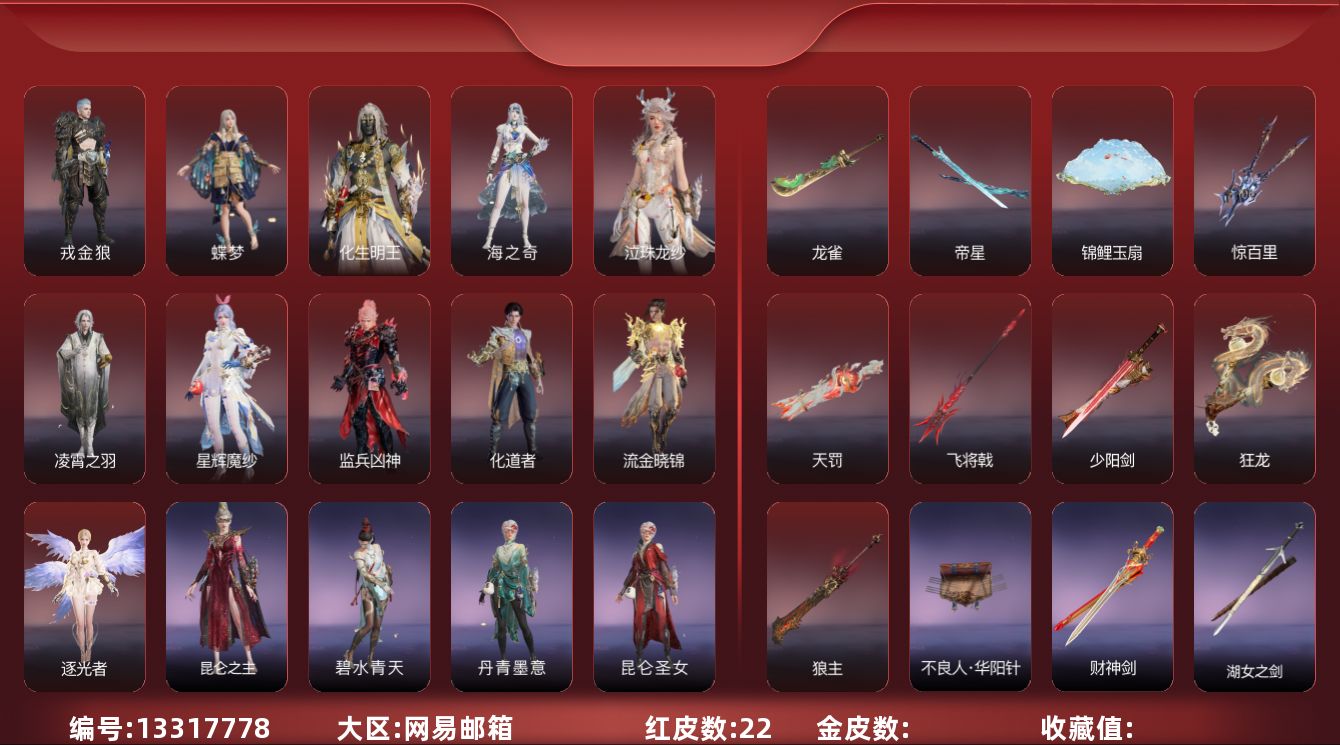Select the 湖女之剑 sword card
Image resolution: width=1340 pixels, height=745 pixels.
(1254, 596)
